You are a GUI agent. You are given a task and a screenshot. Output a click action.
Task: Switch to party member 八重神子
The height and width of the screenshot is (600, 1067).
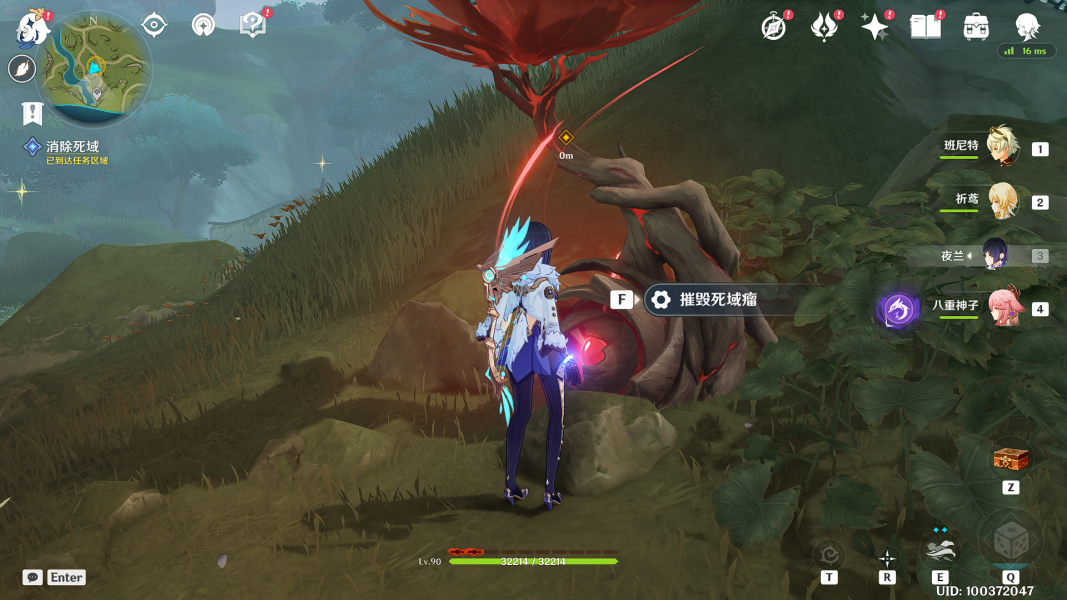pyautogui.click(x=1004, y=308)
